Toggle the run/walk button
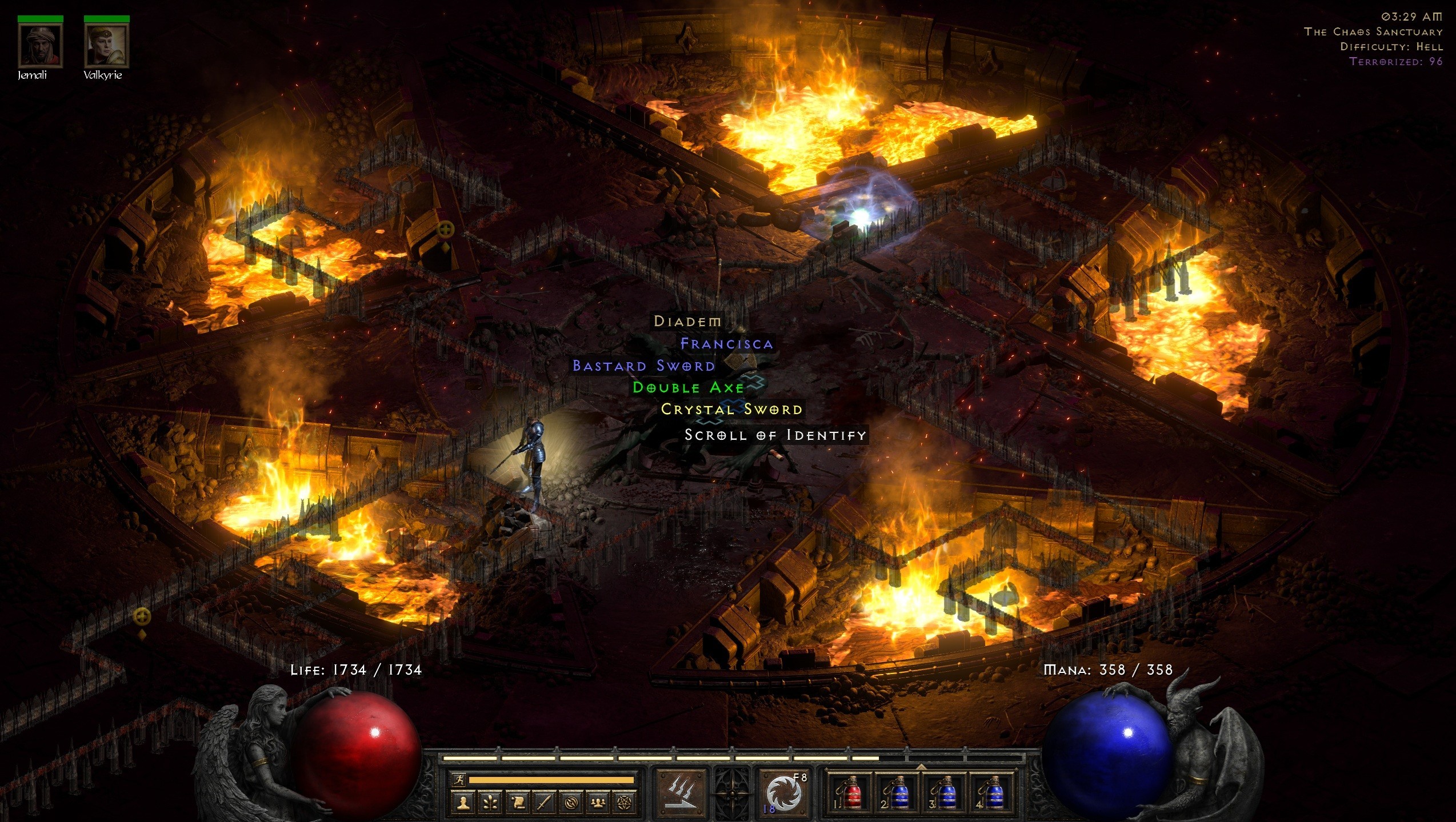 [458, 779]
